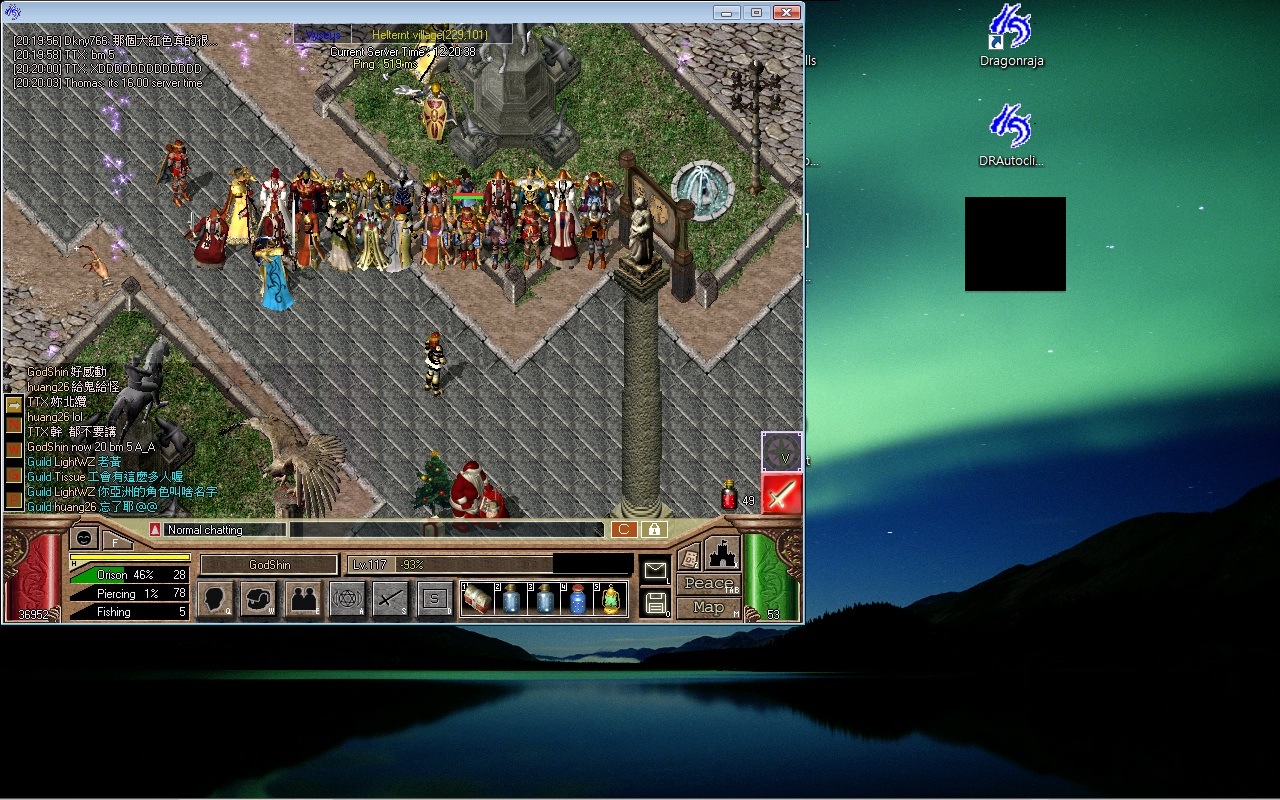1280x800 pixels.
Task: Toggle the padlock icon by chat bar
Action: click(x=654, y=530)
